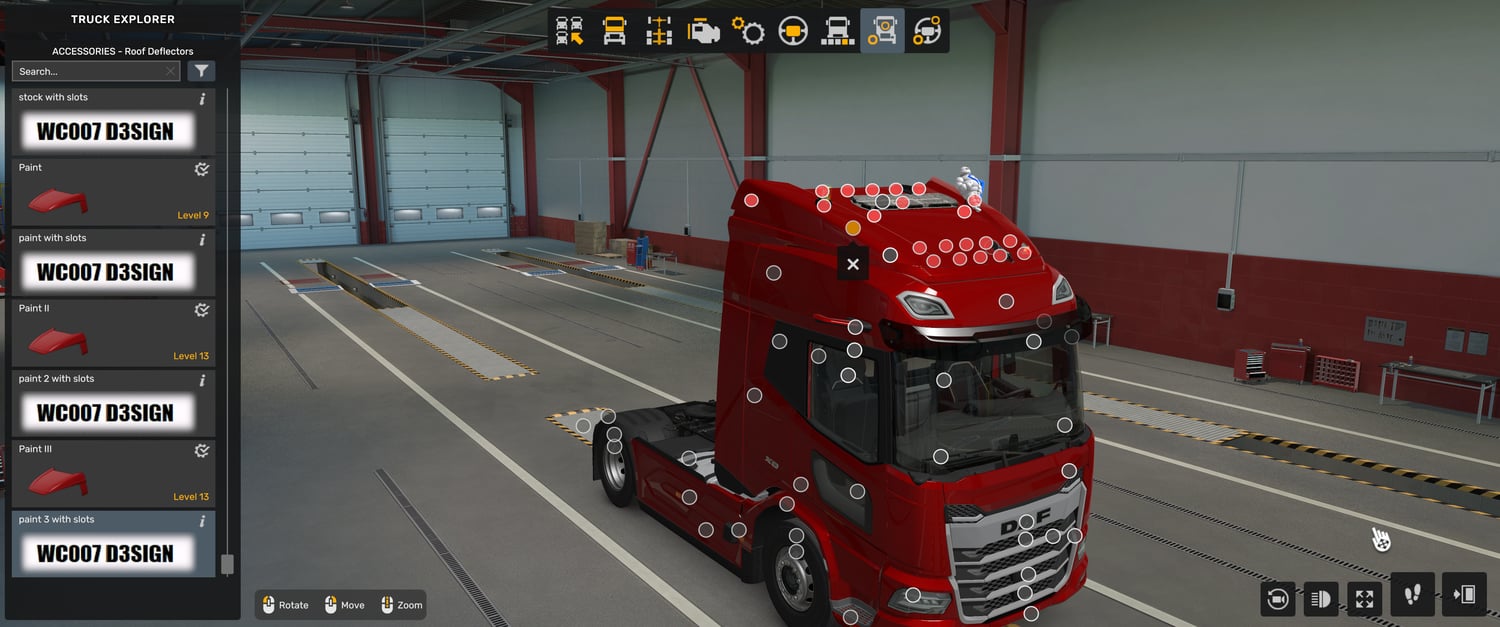Open the steering wheel interior category
The width and height of the screenshot is (1500, 627).
pos(793,31)
